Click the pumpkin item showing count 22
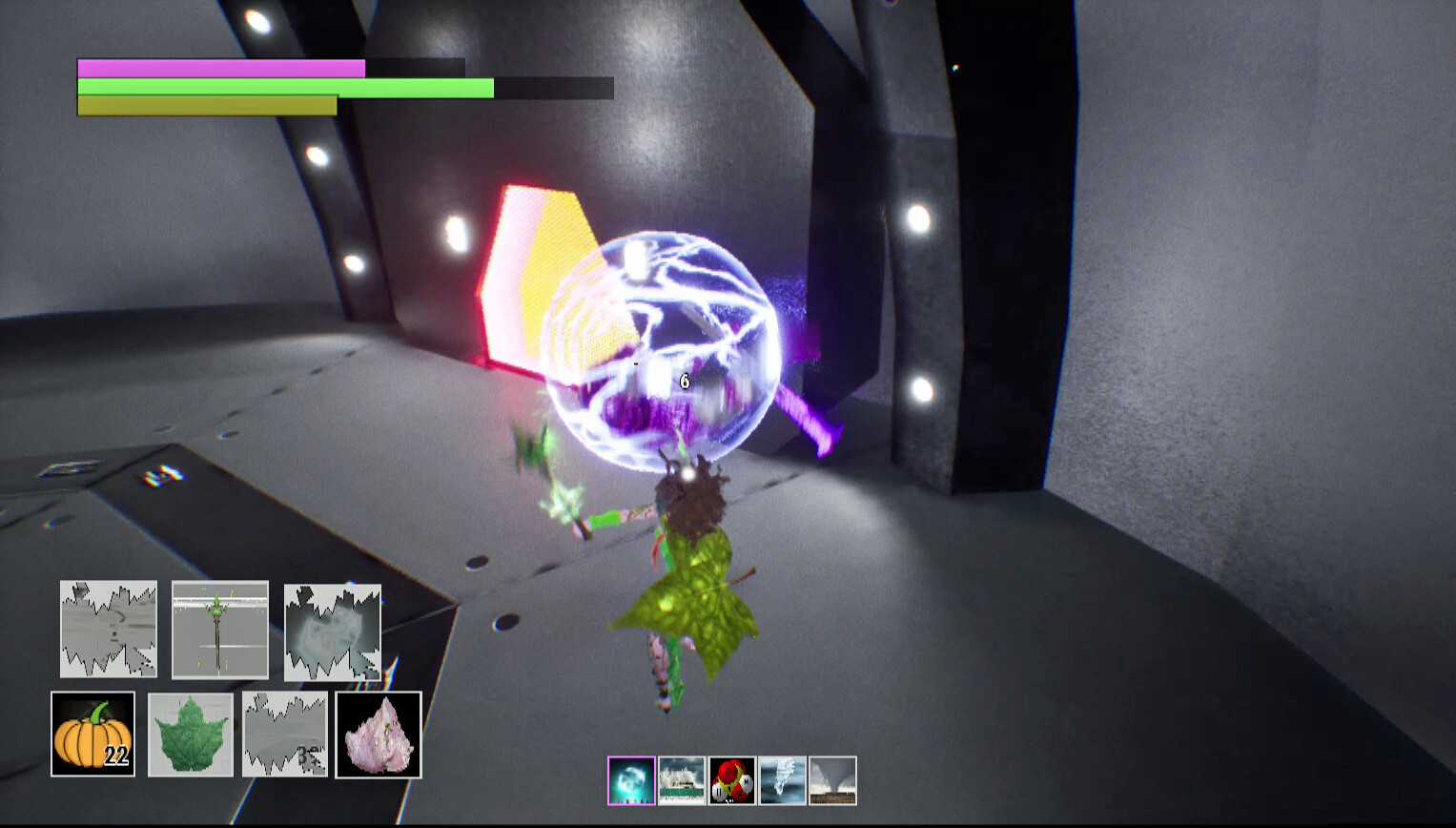The image size is (1456, 828). (92, 735)
